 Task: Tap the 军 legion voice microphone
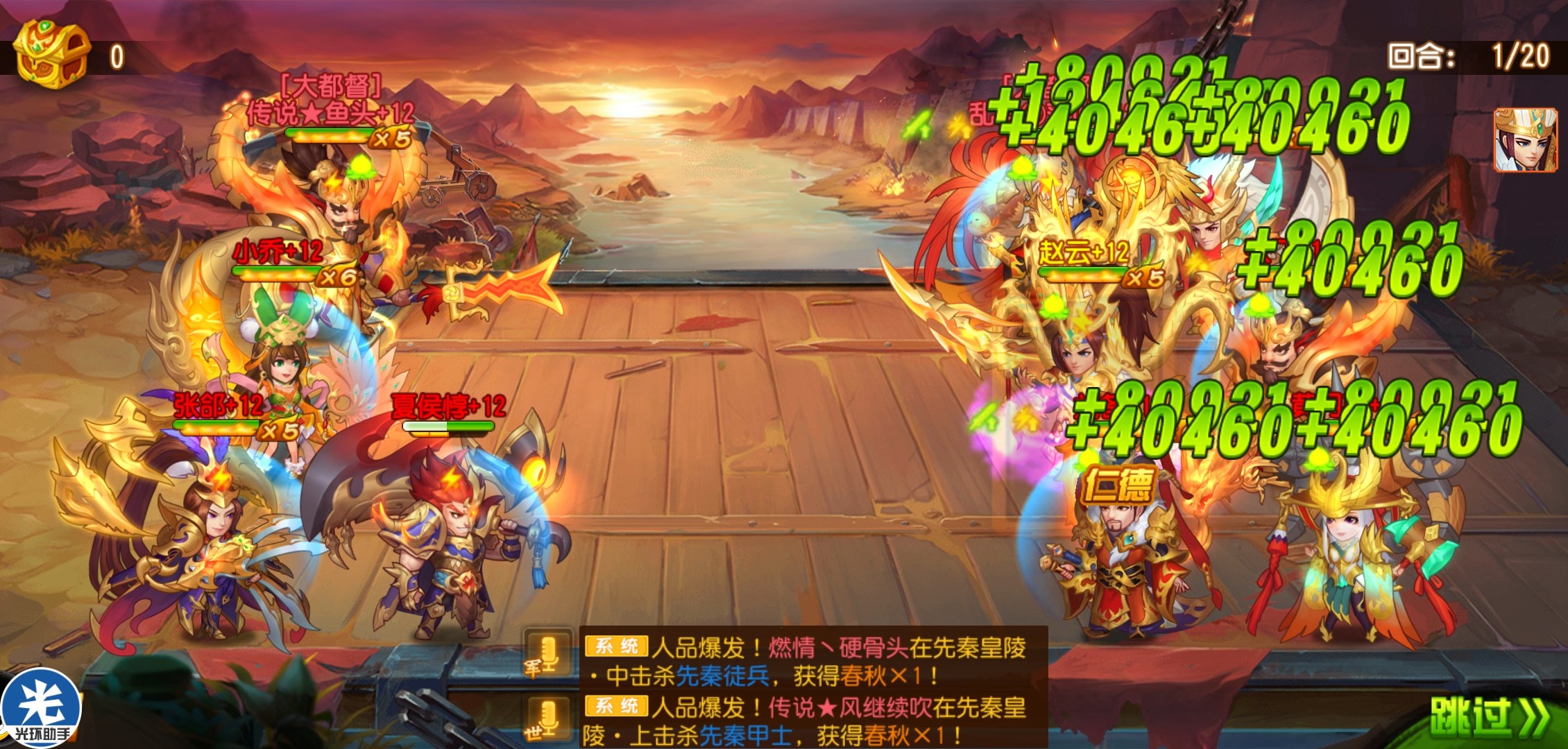click(x=548, y=654)
